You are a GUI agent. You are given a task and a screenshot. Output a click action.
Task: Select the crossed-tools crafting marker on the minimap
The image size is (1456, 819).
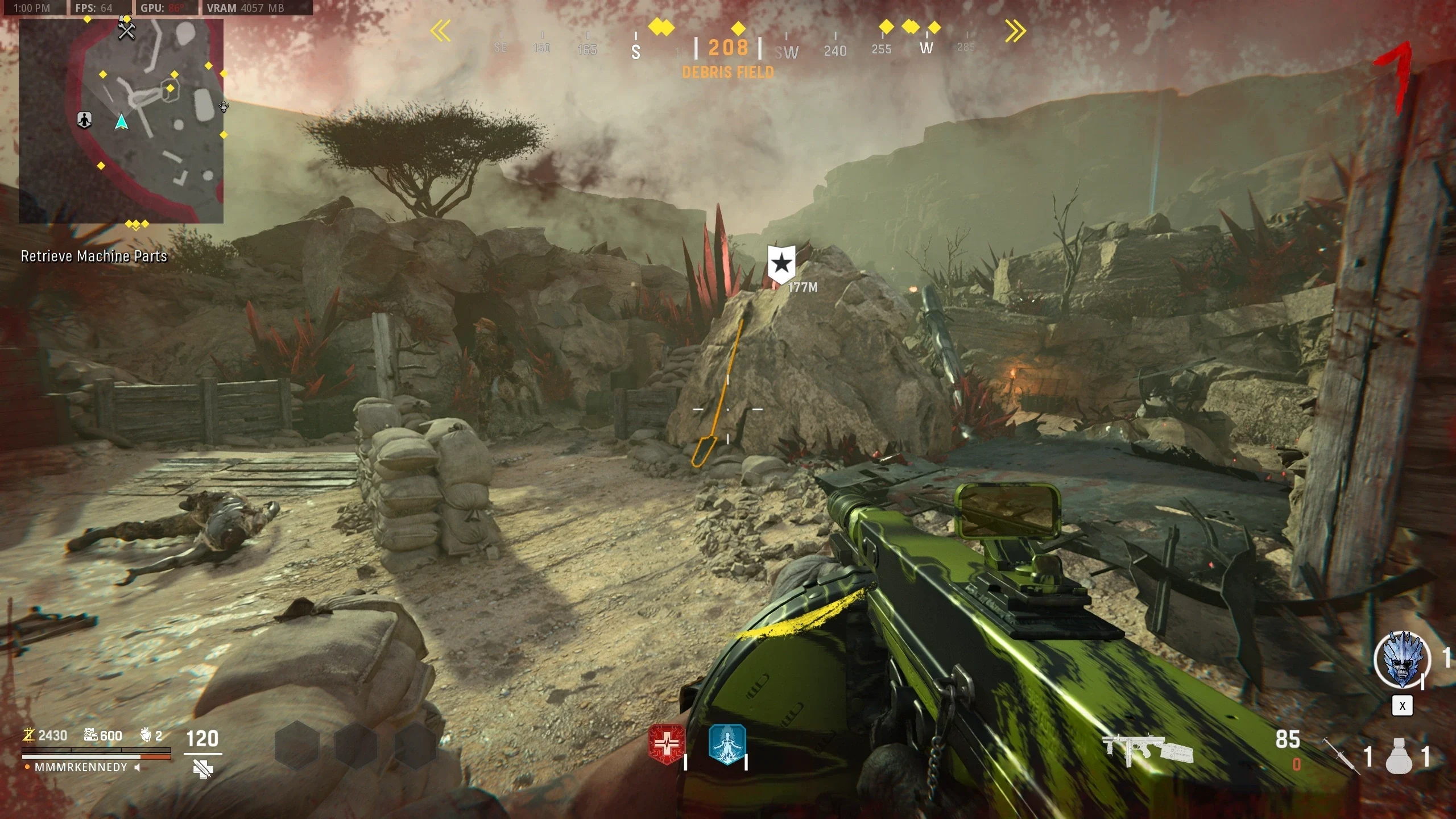[x=126, y=29]
